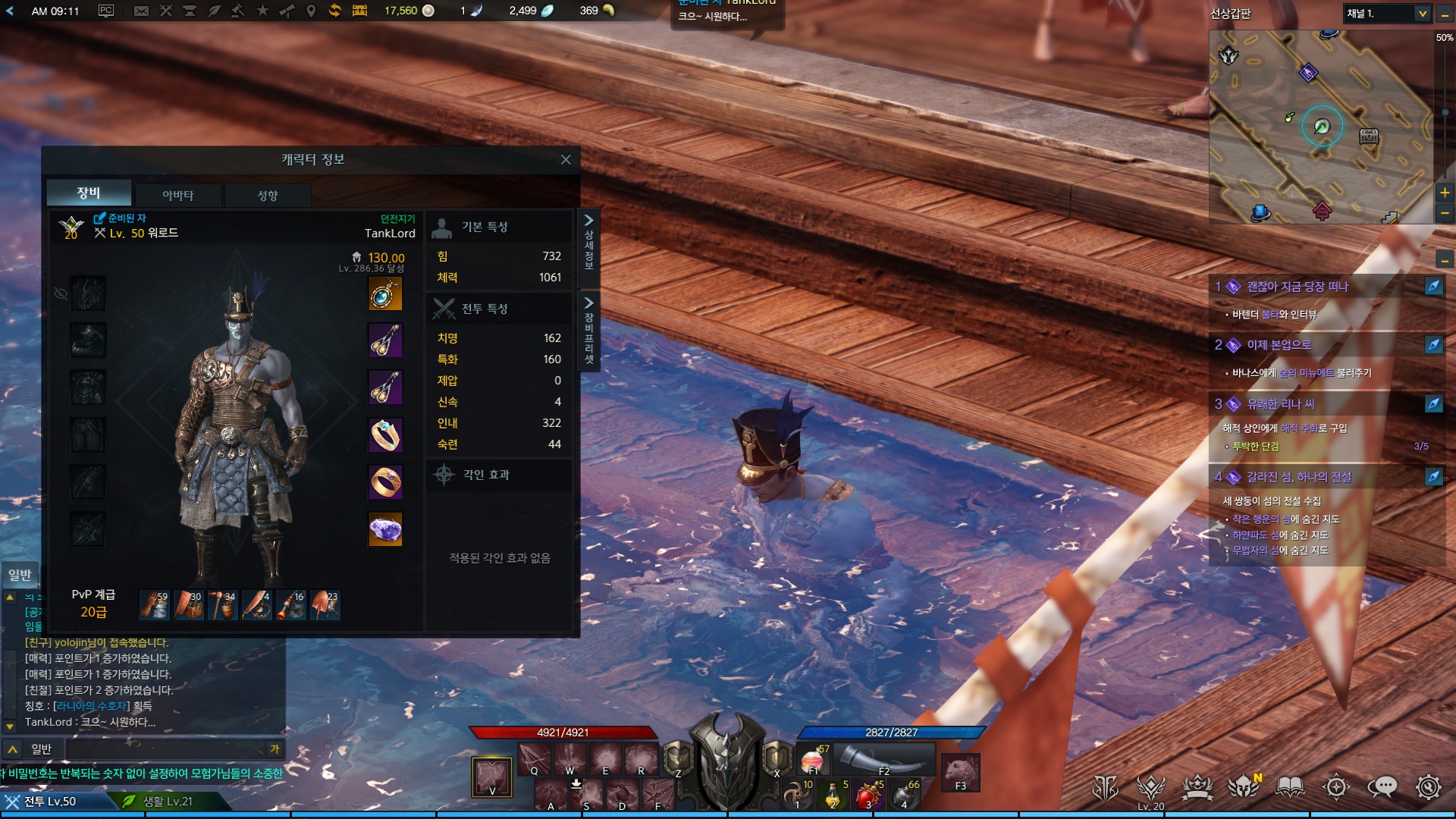Select the 장비 tab
The width and height of the screenshot is (1456, 819).
tap(89, 193)
